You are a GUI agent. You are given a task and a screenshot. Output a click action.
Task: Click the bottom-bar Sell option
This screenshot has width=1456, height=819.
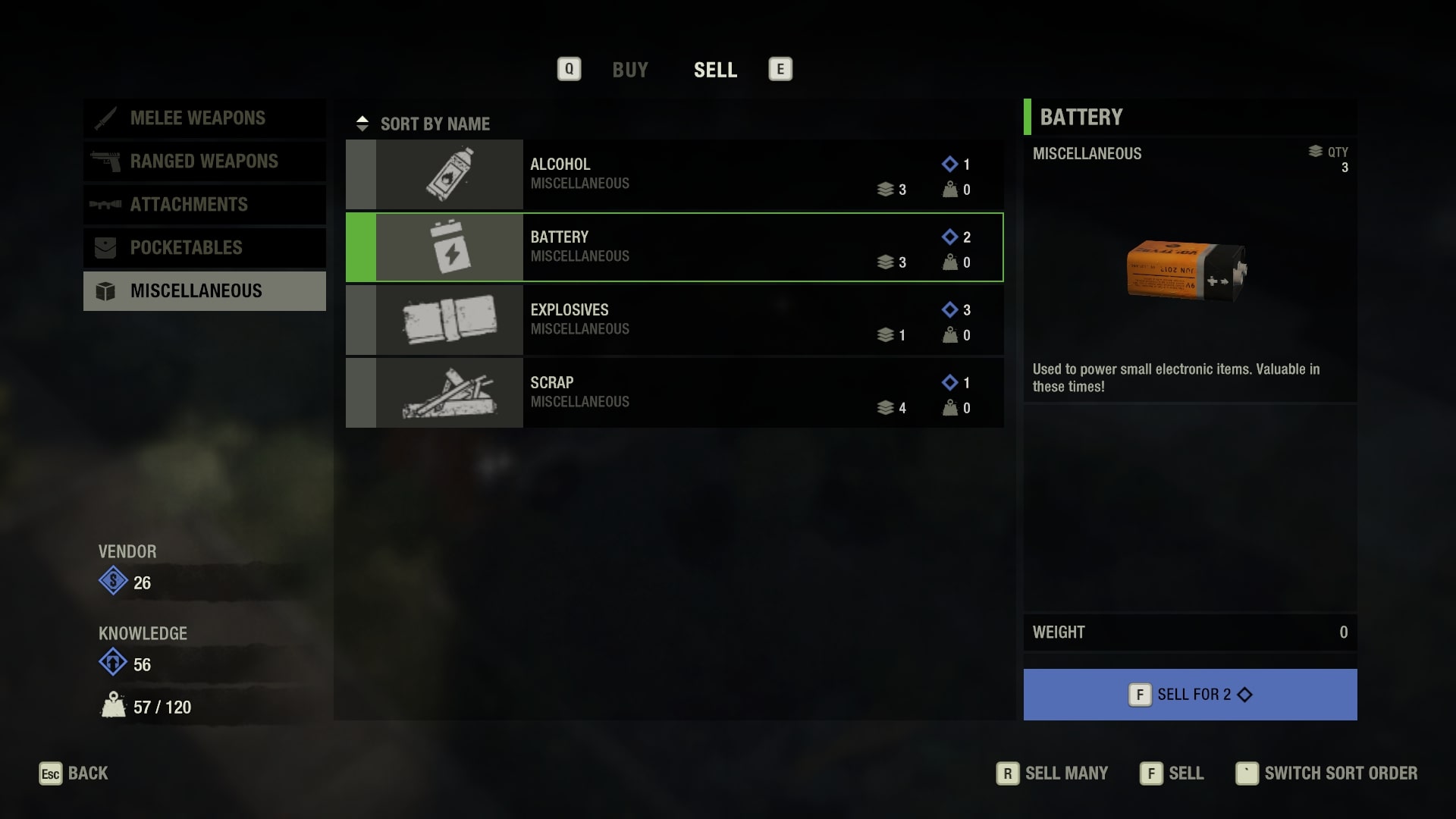[1172, 773]
